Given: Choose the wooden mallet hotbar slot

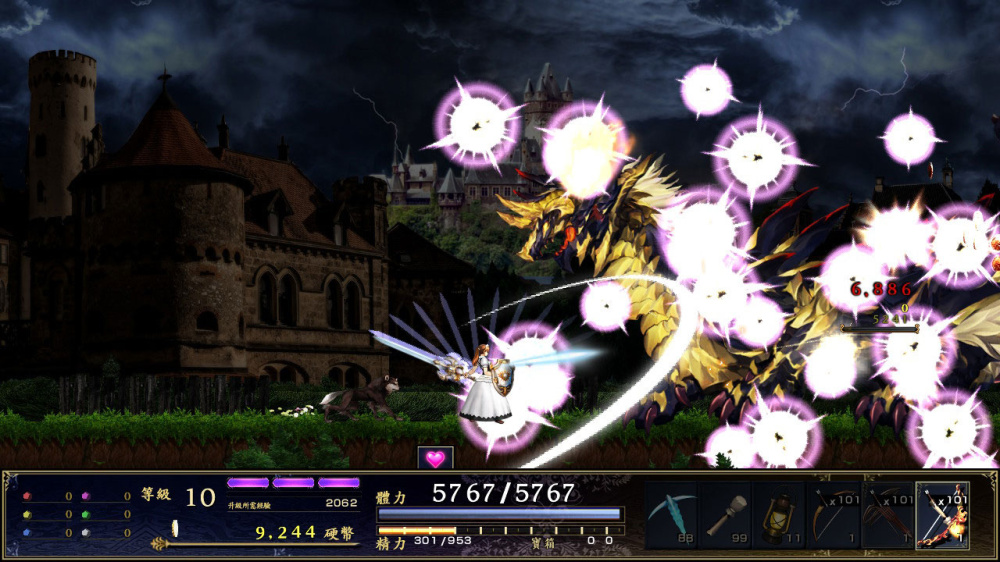Looking at the screenshot, I should pos(725,515).
